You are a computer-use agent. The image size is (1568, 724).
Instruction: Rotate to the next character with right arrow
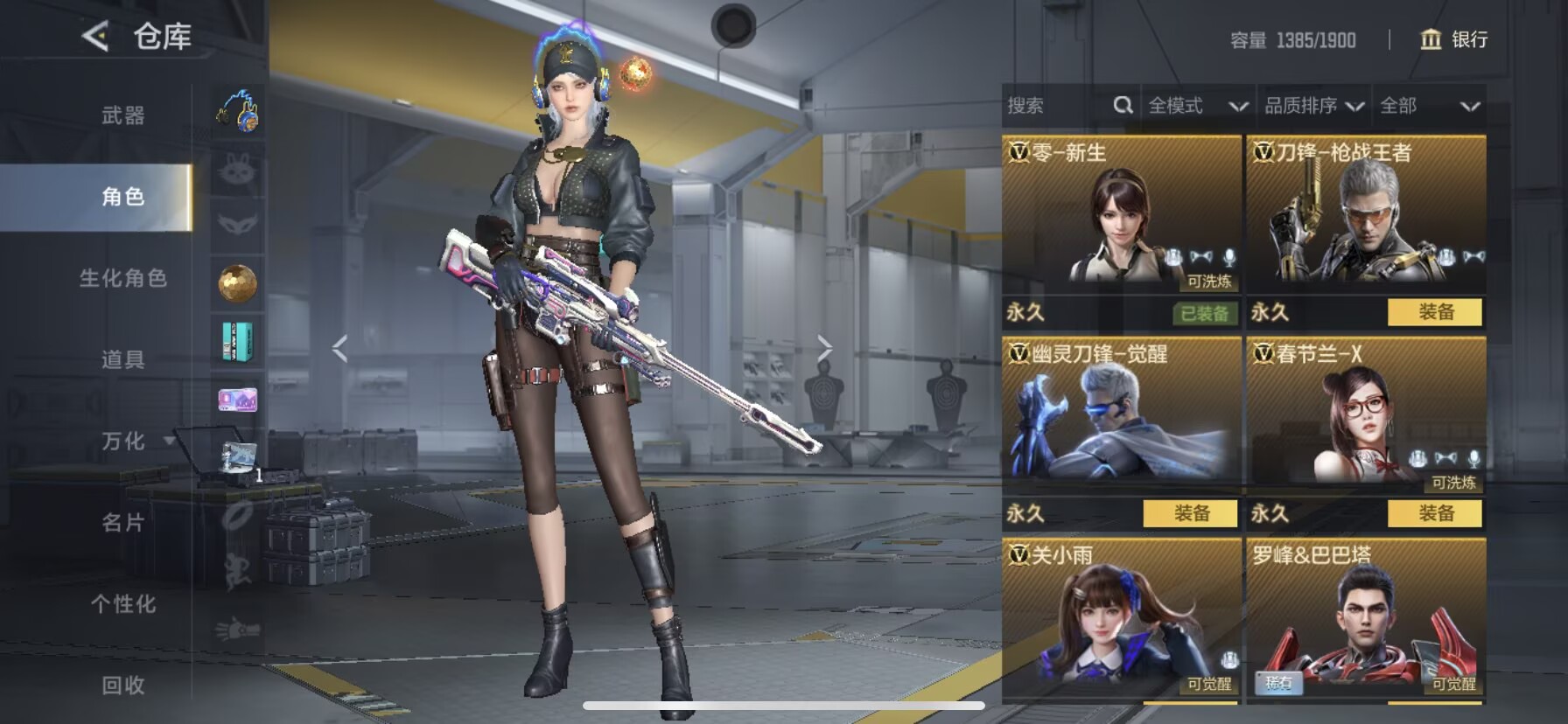coord(824,348)
